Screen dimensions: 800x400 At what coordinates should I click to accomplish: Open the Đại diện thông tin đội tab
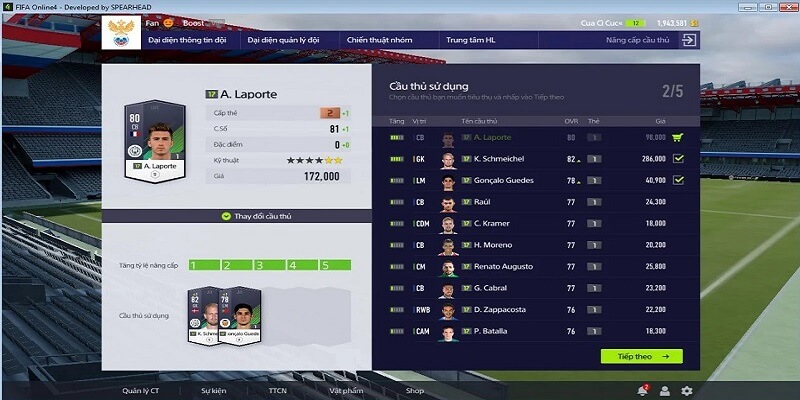pyautogui.click(x=186, y=40)
